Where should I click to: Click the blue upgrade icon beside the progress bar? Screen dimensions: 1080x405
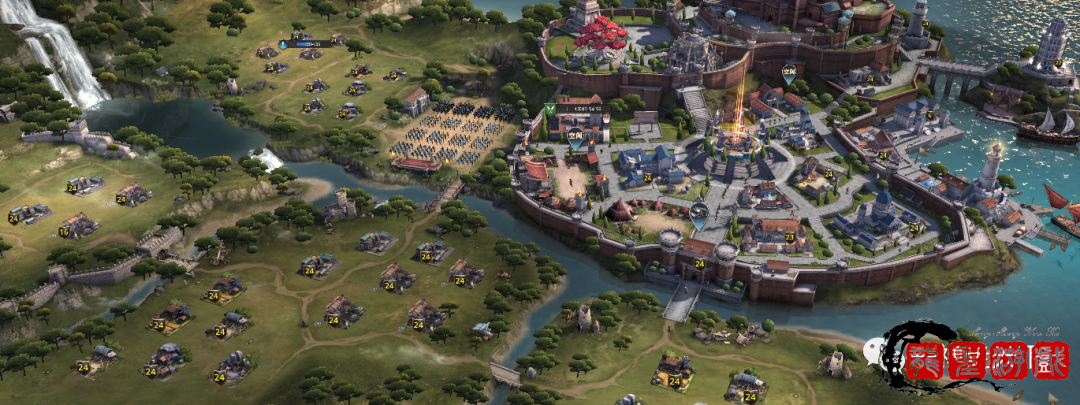coord(283,44)
